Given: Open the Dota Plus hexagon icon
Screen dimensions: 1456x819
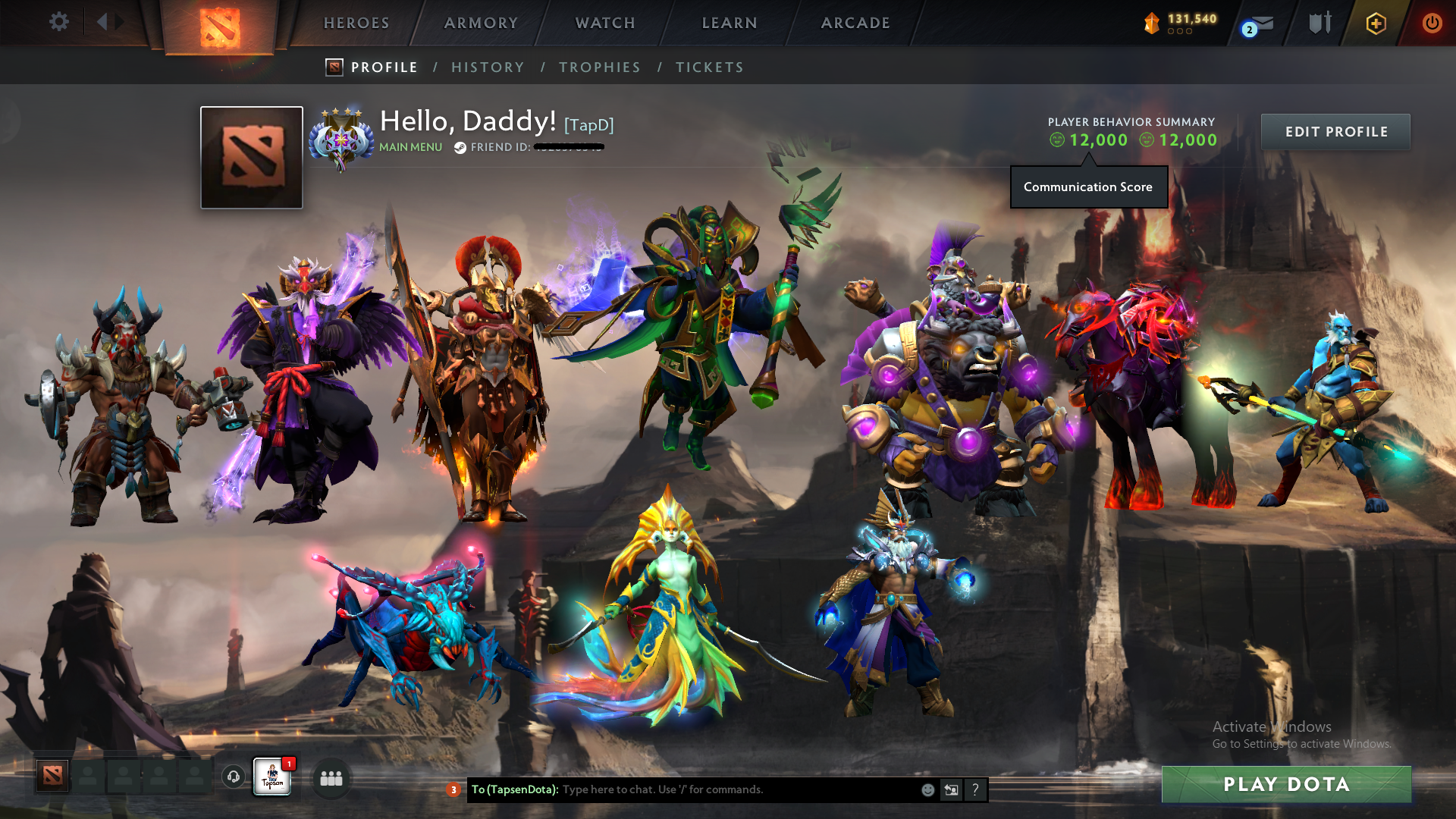Looking at the screenshot, I should pyautogui.click(x=1376, y=23).
